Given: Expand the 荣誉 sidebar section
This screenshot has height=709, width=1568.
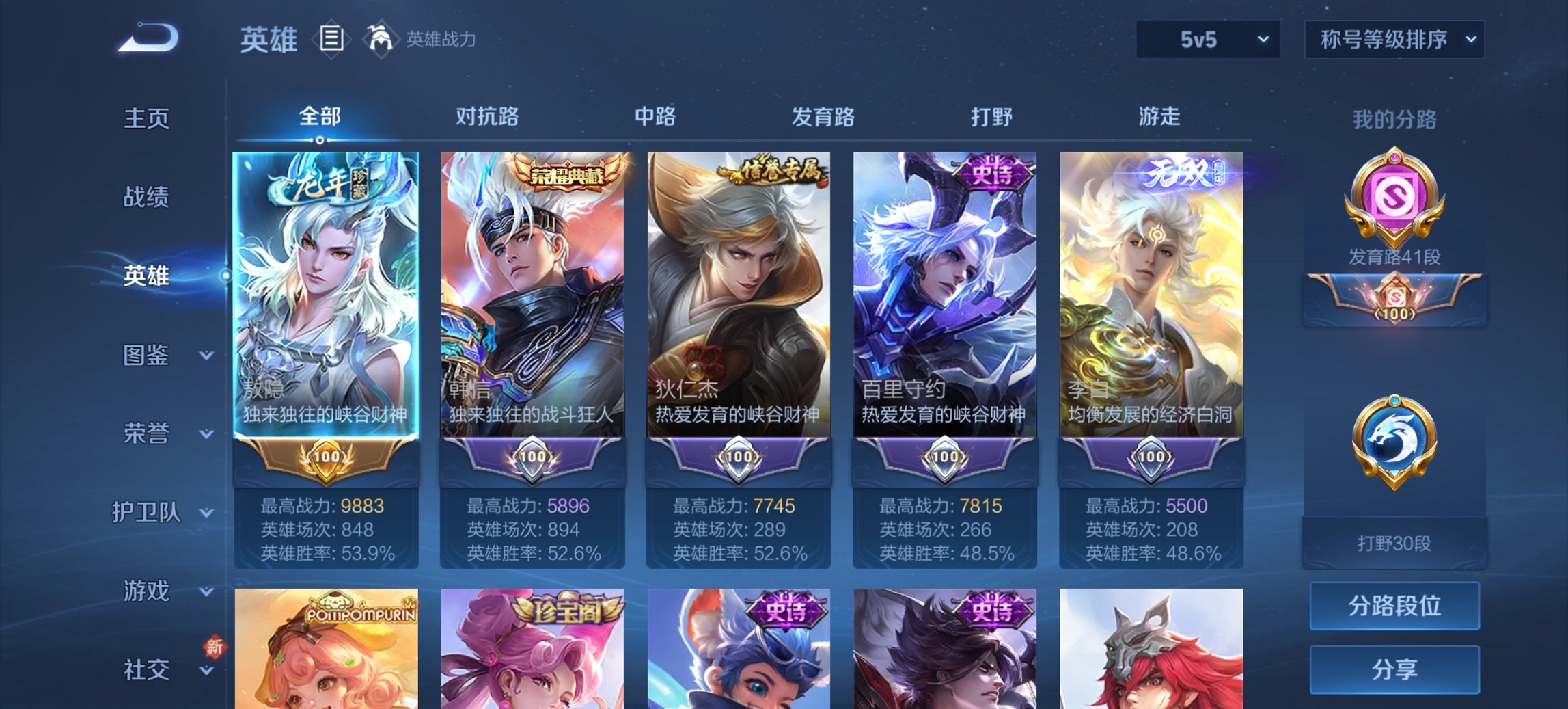Looking at the screenshot, I should pos(147,433).
